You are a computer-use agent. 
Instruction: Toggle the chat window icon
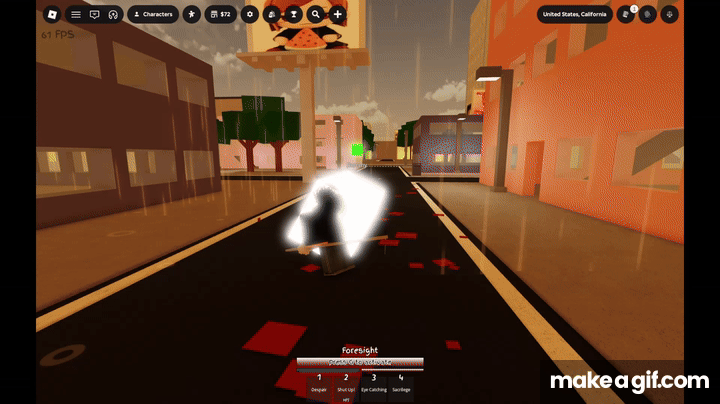click(x=94, y=14)
